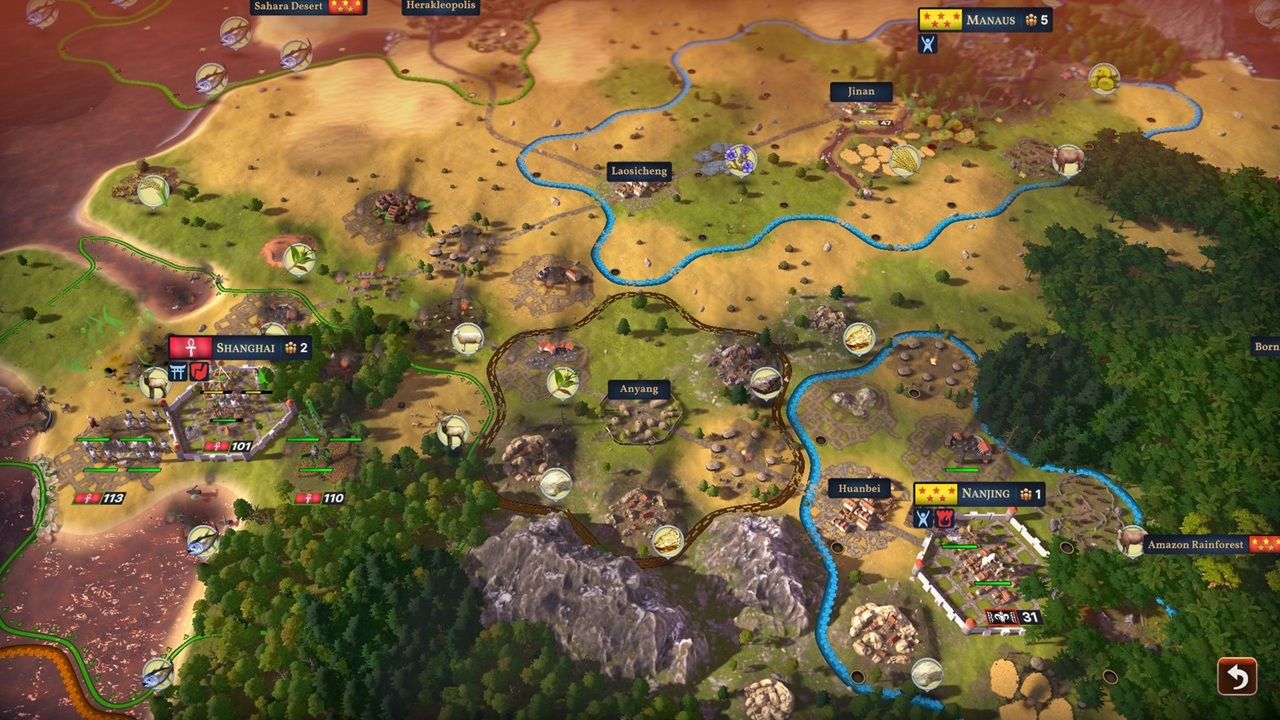
Task: Select the Nanjing garrison marked 31
Action: pos(1014,617)
